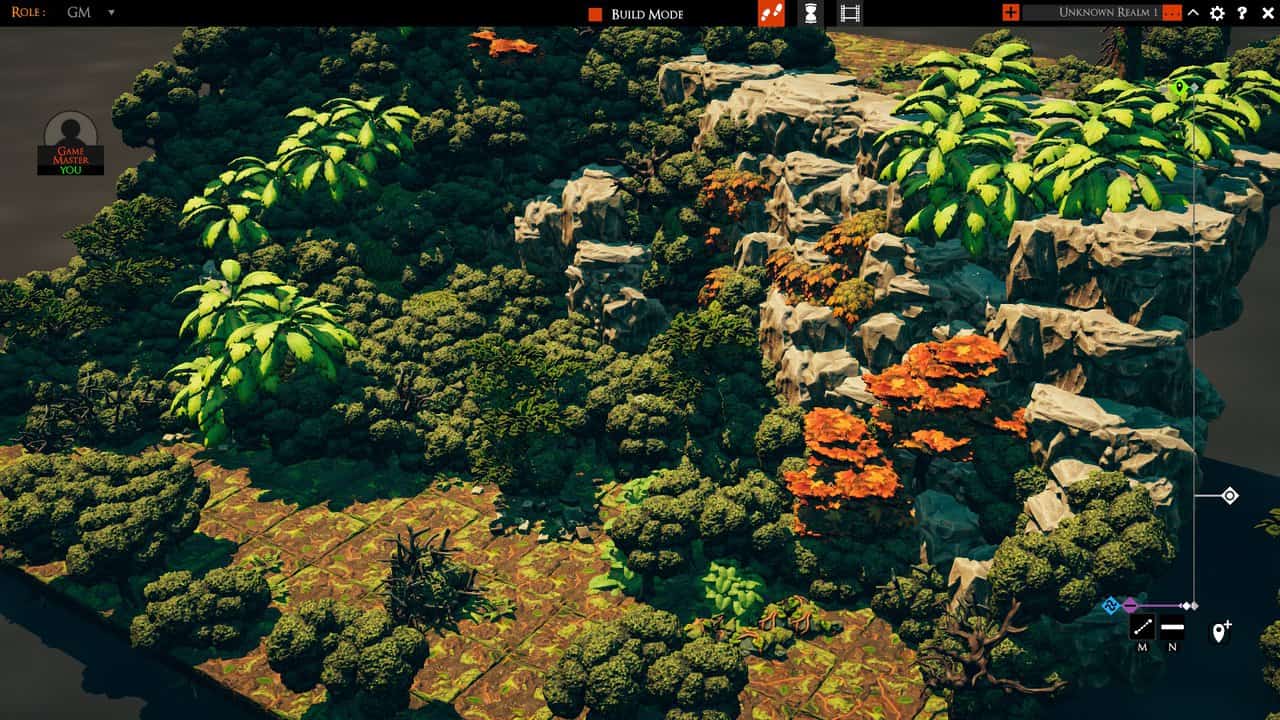Open the settings gear icon

point(1216,13)
